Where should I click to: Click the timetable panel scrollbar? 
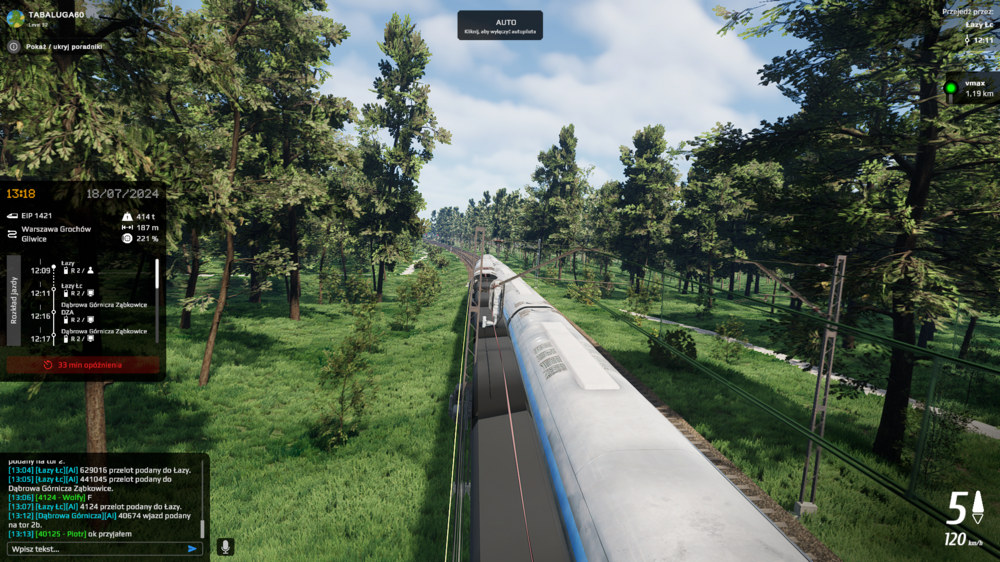coord(156,285)
